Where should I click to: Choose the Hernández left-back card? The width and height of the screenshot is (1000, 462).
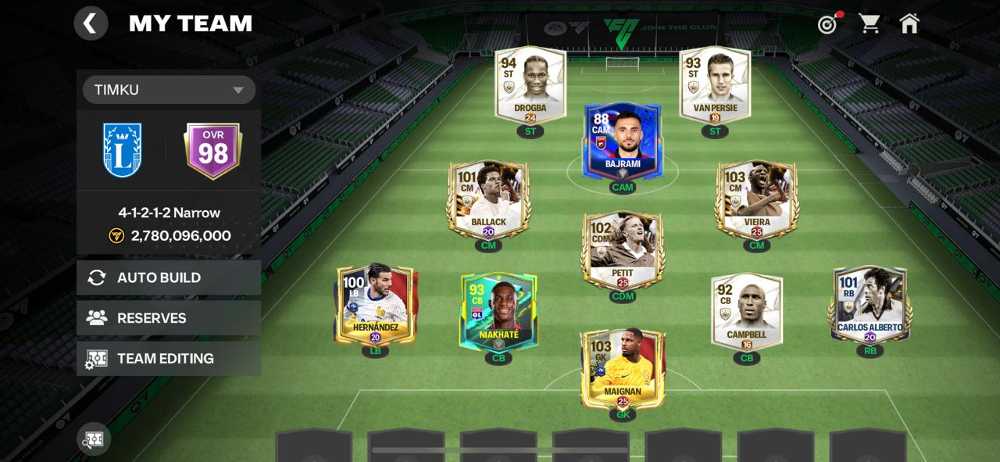375,305
